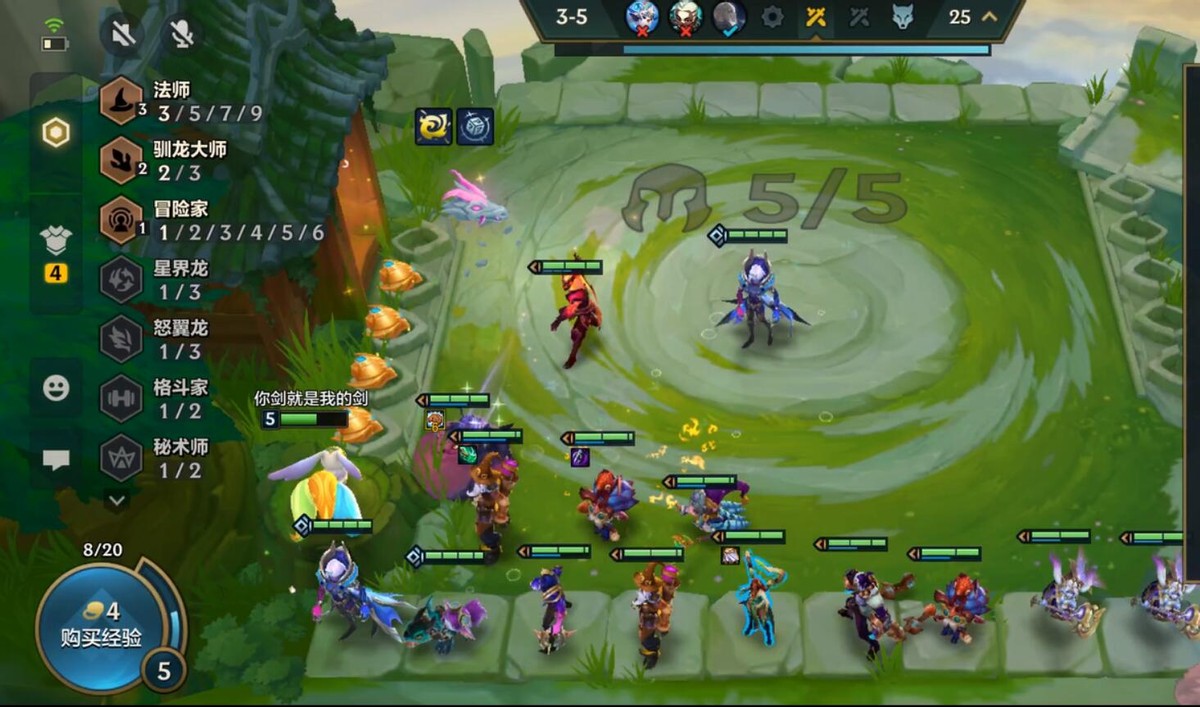Select the wolf head round icon
This screenshot has height=707, width=1200.
tap(902, 17)
